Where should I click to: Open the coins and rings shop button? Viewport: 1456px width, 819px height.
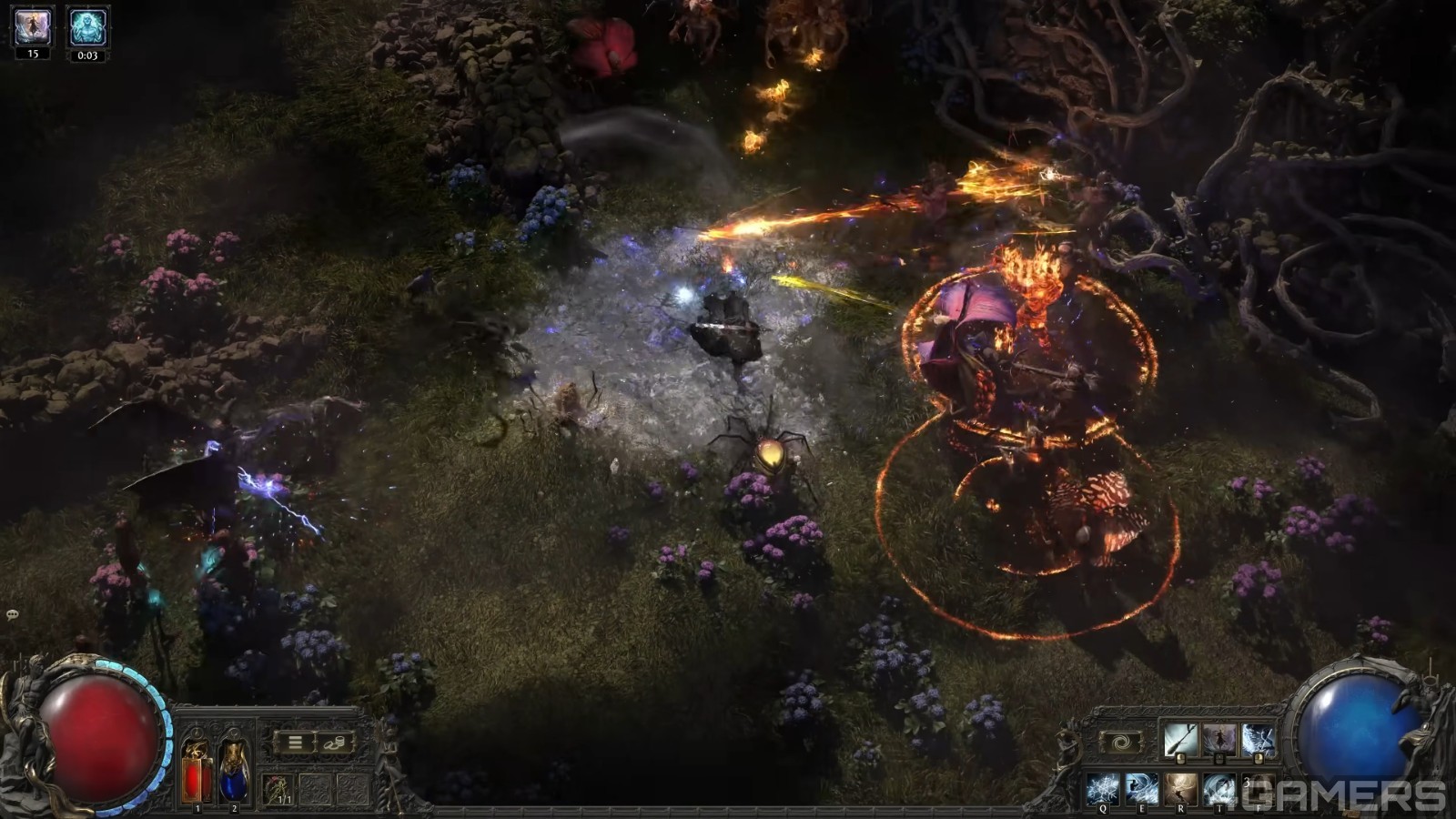(x=334, y=743)
